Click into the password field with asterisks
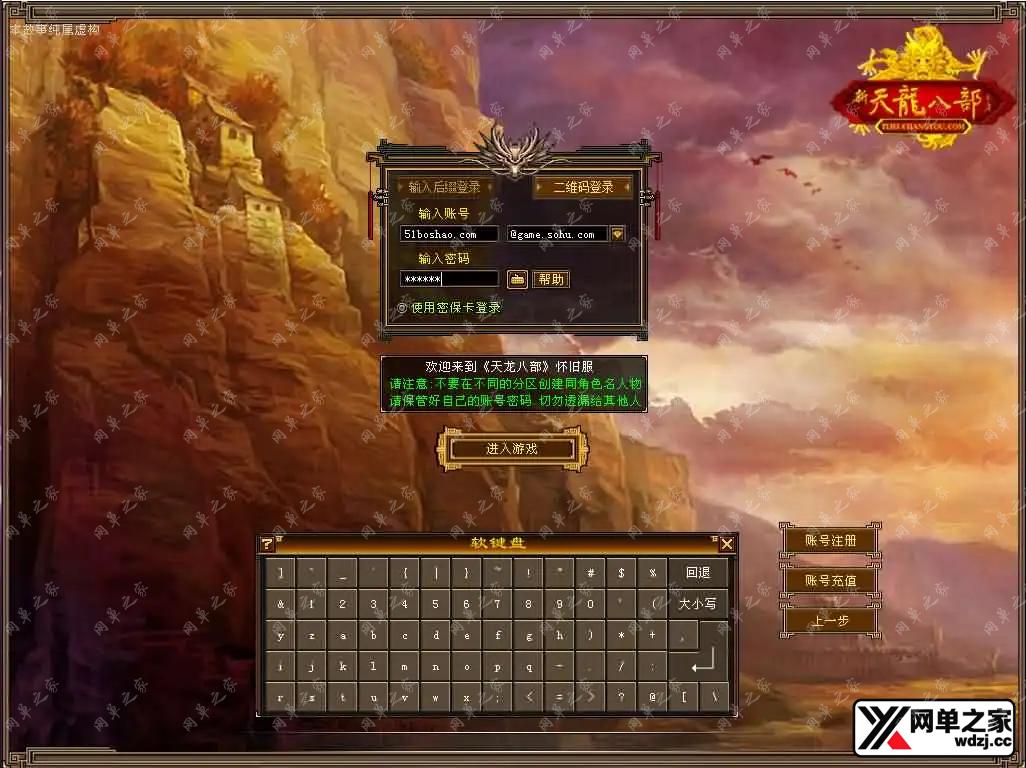Screen dimensions: 1026x768 (449, 279)
